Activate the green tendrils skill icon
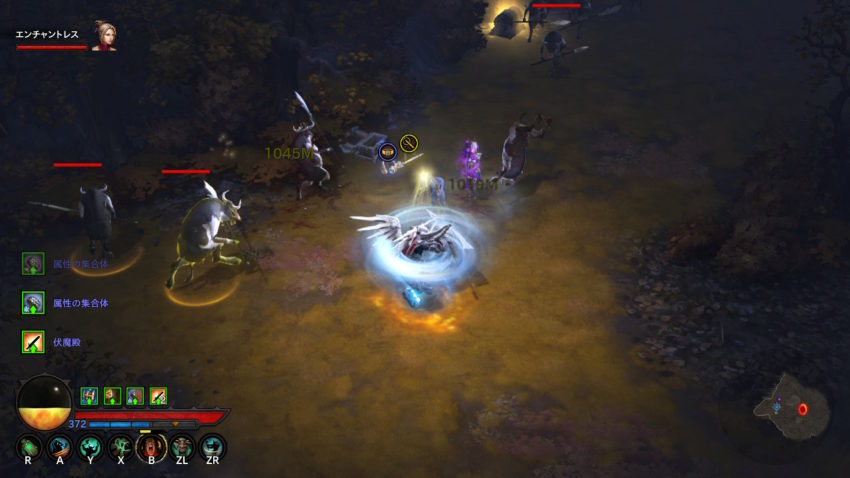850x478 pixels. [x=120, y=446]
